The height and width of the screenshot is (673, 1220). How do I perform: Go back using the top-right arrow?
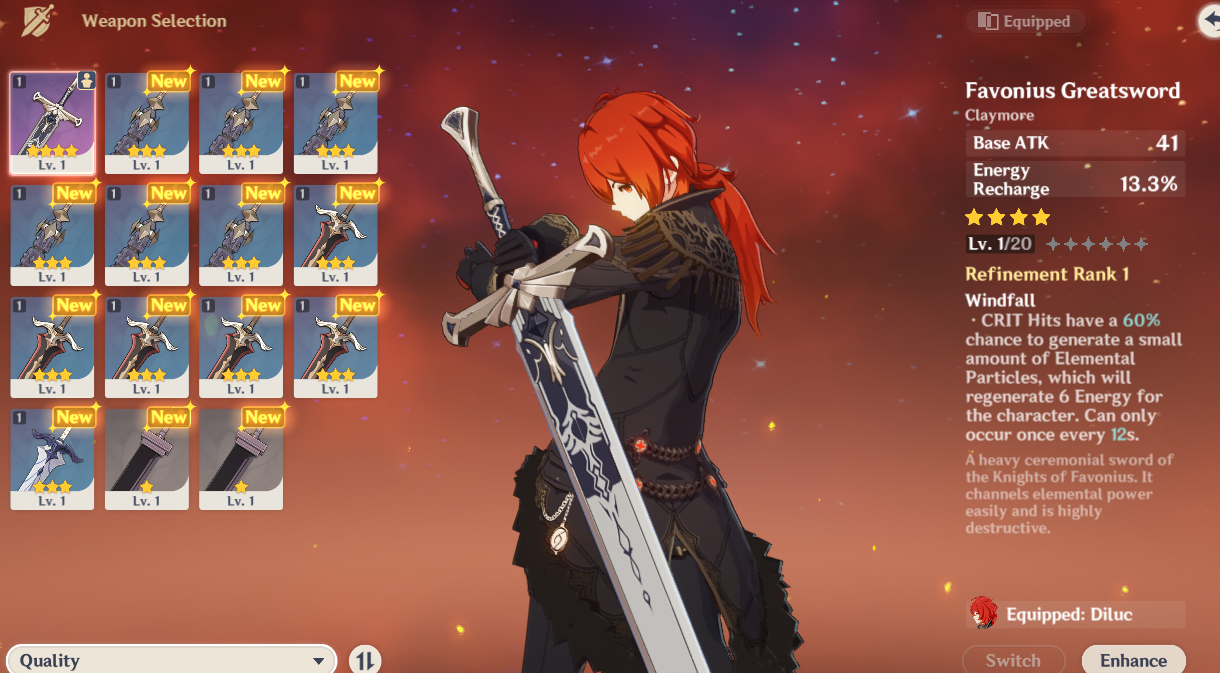point(1210,20)
